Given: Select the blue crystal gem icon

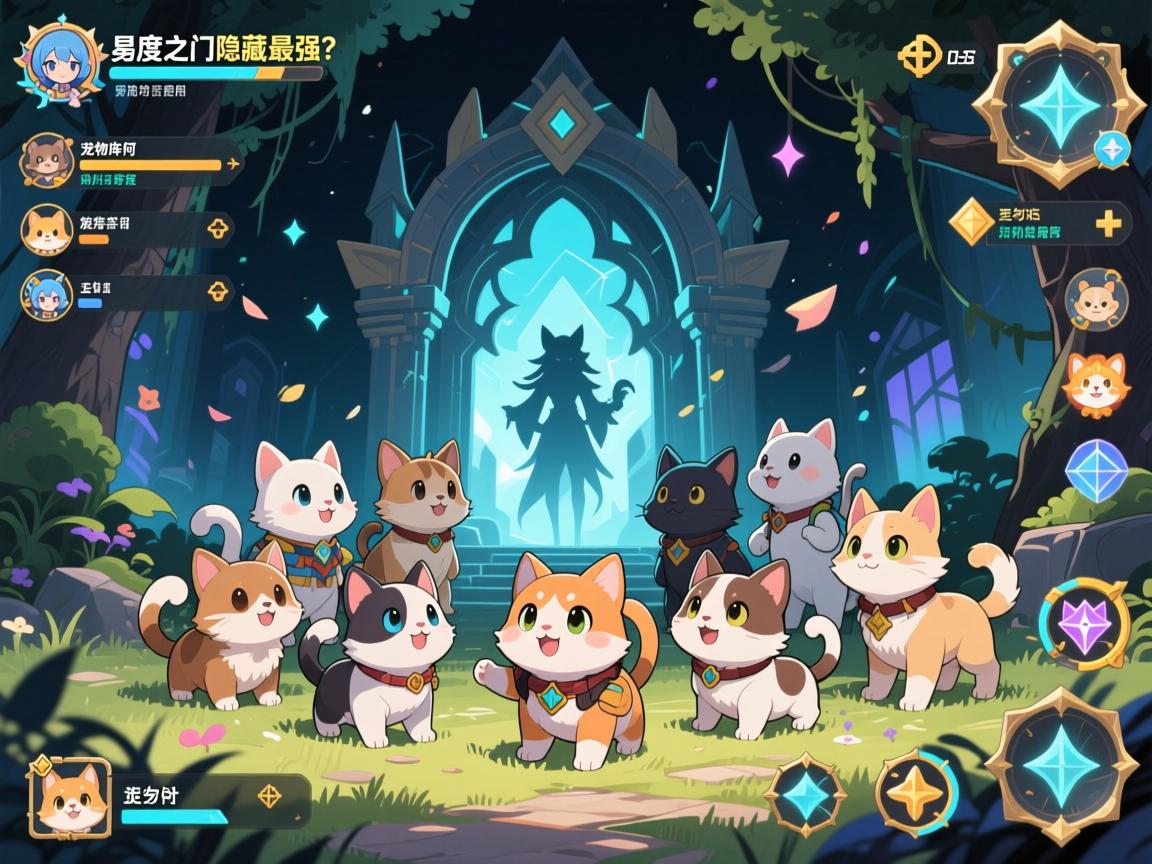Looking at the screenshot, I should (x=1096, y=470).
